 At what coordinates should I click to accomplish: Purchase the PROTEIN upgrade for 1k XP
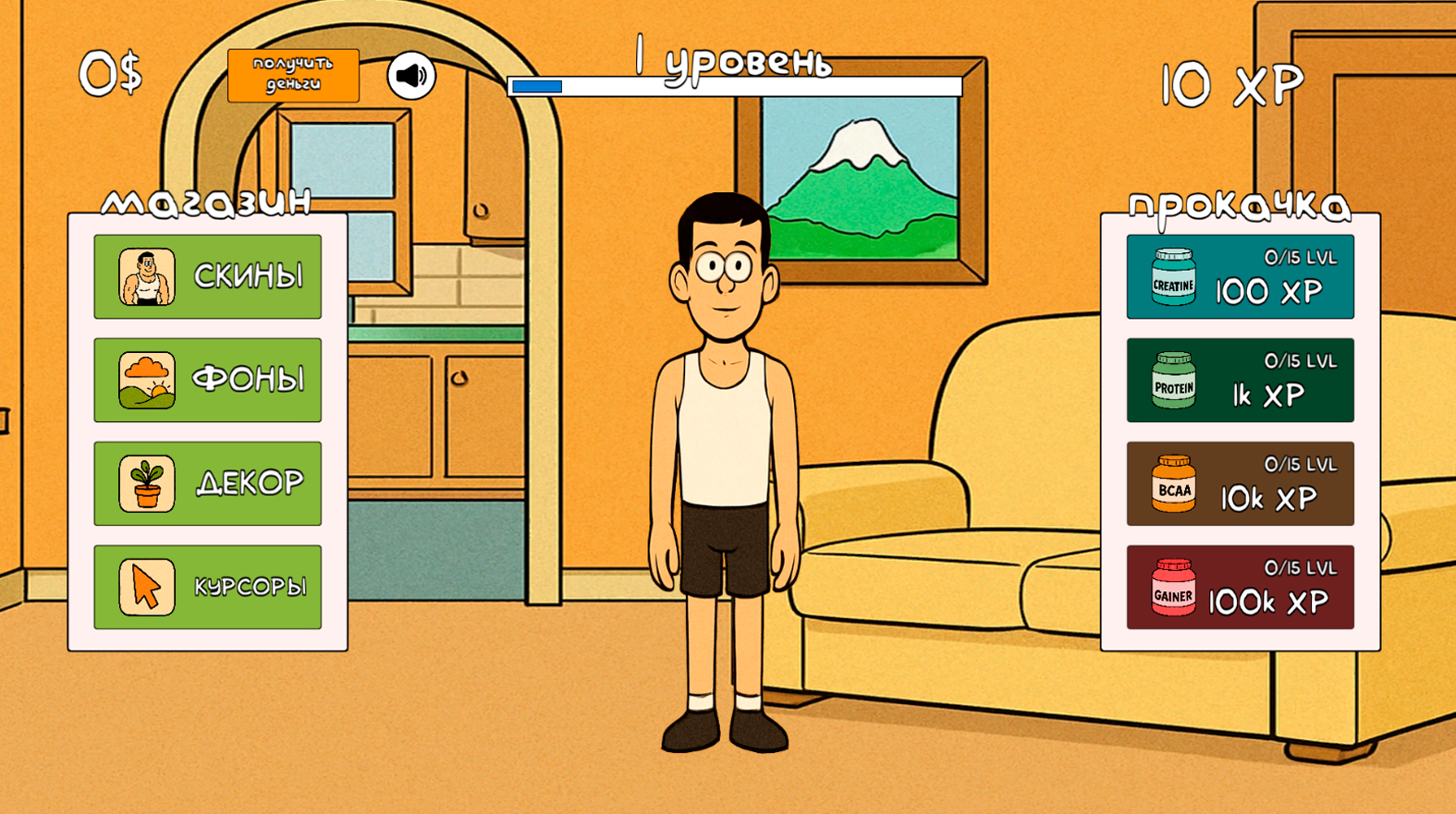(1240, 379)
